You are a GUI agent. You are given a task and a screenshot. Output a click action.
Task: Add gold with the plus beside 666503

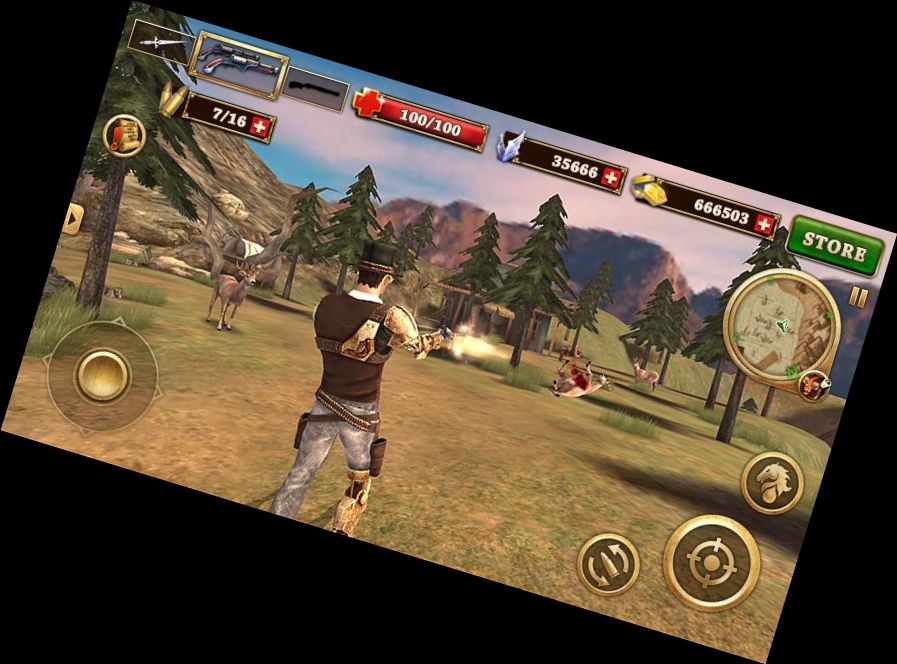point(765,224)
